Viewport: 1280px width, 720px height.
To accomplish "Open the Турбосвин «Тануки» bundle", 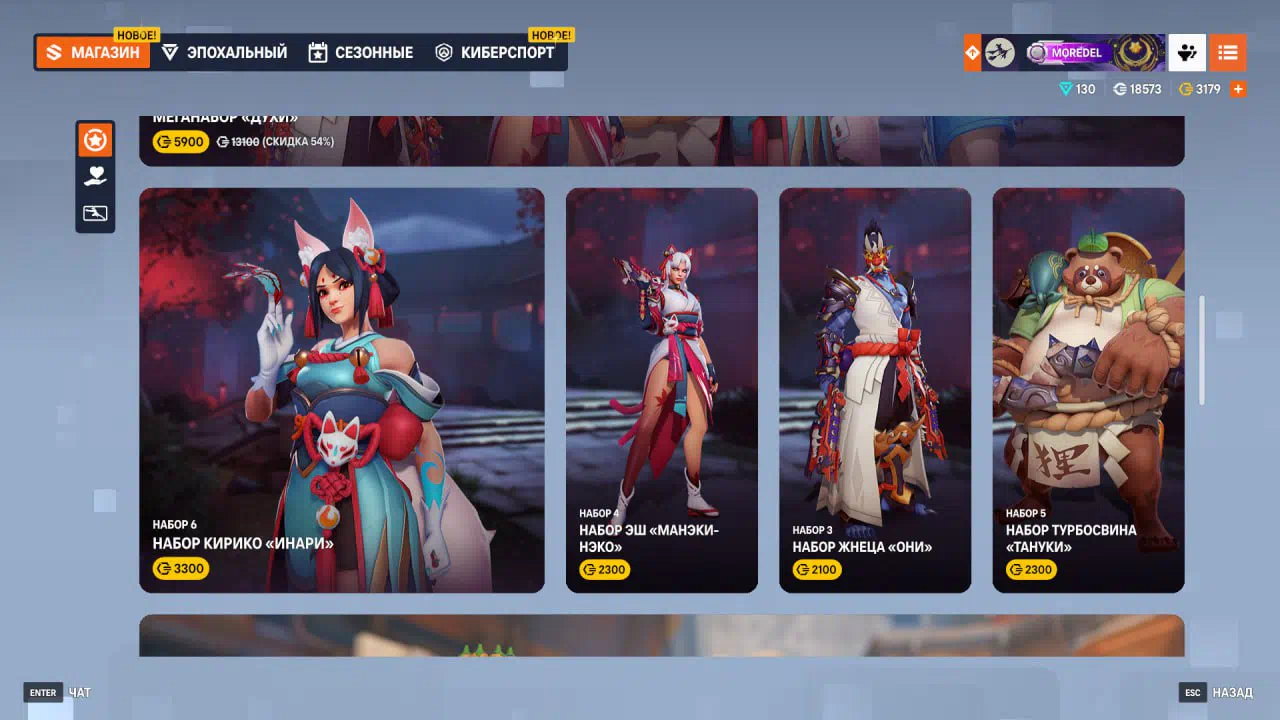I will click(1088, 390).
